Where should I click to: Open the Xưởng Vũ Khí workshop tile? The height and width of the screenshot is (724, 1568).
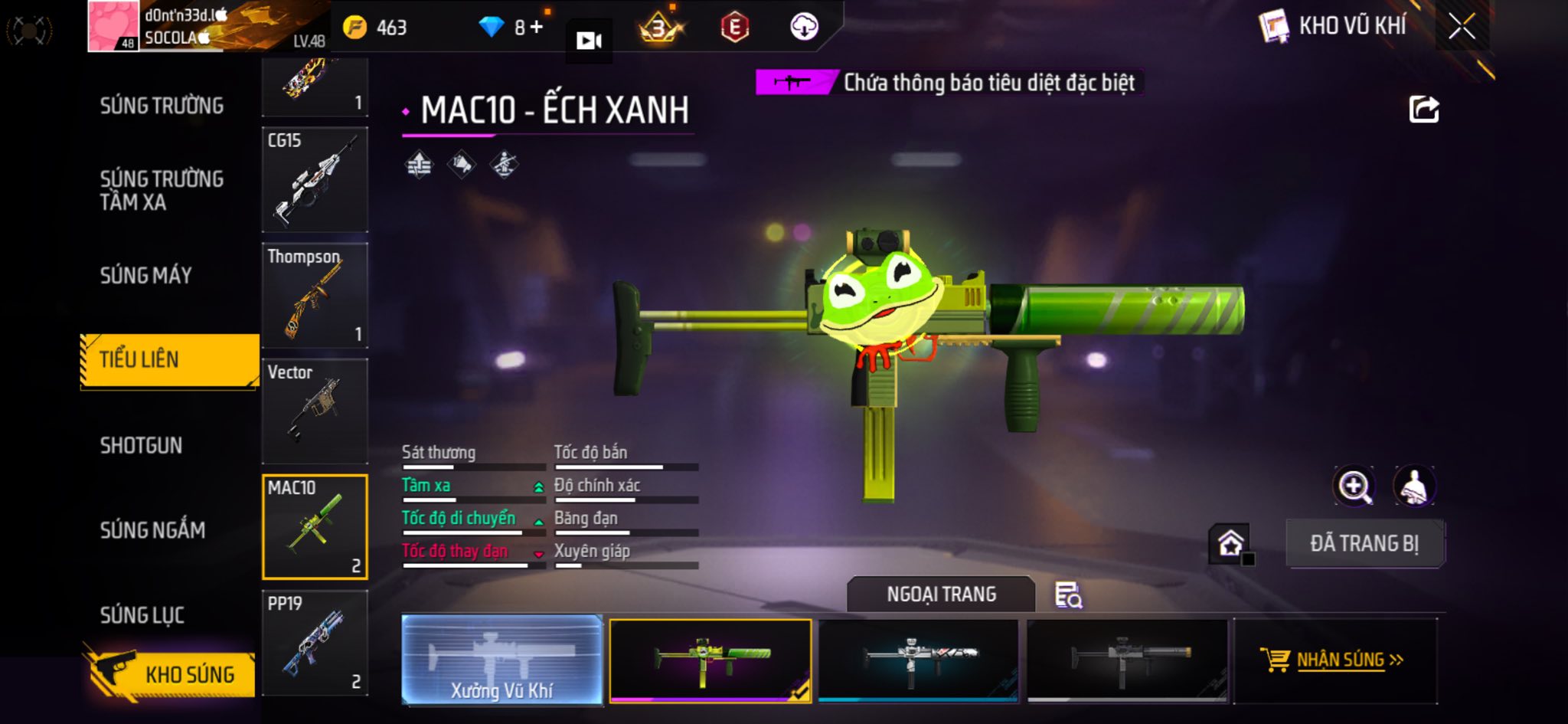[501, 660]
